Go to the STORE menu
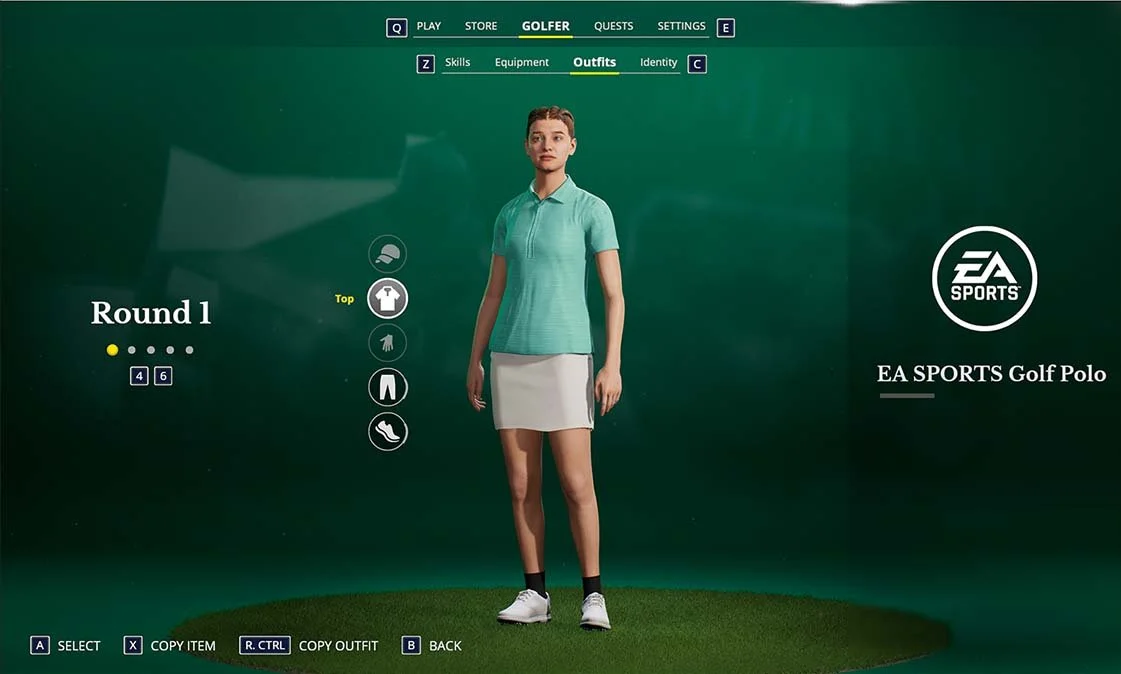Image resolution: width=1121 pixels, height=674 pixels. click(x=481, y=26)
